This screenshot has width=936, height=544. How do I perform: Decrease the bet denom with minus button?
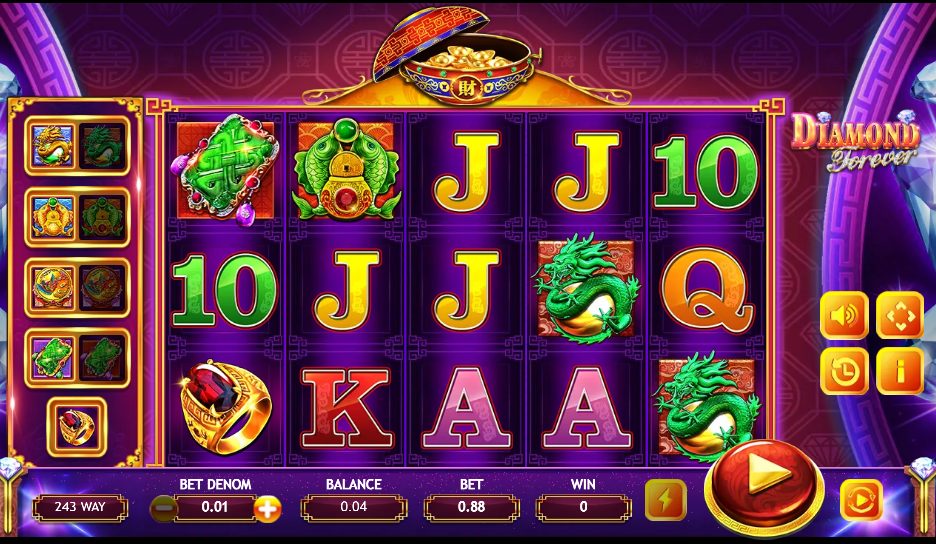162,508
